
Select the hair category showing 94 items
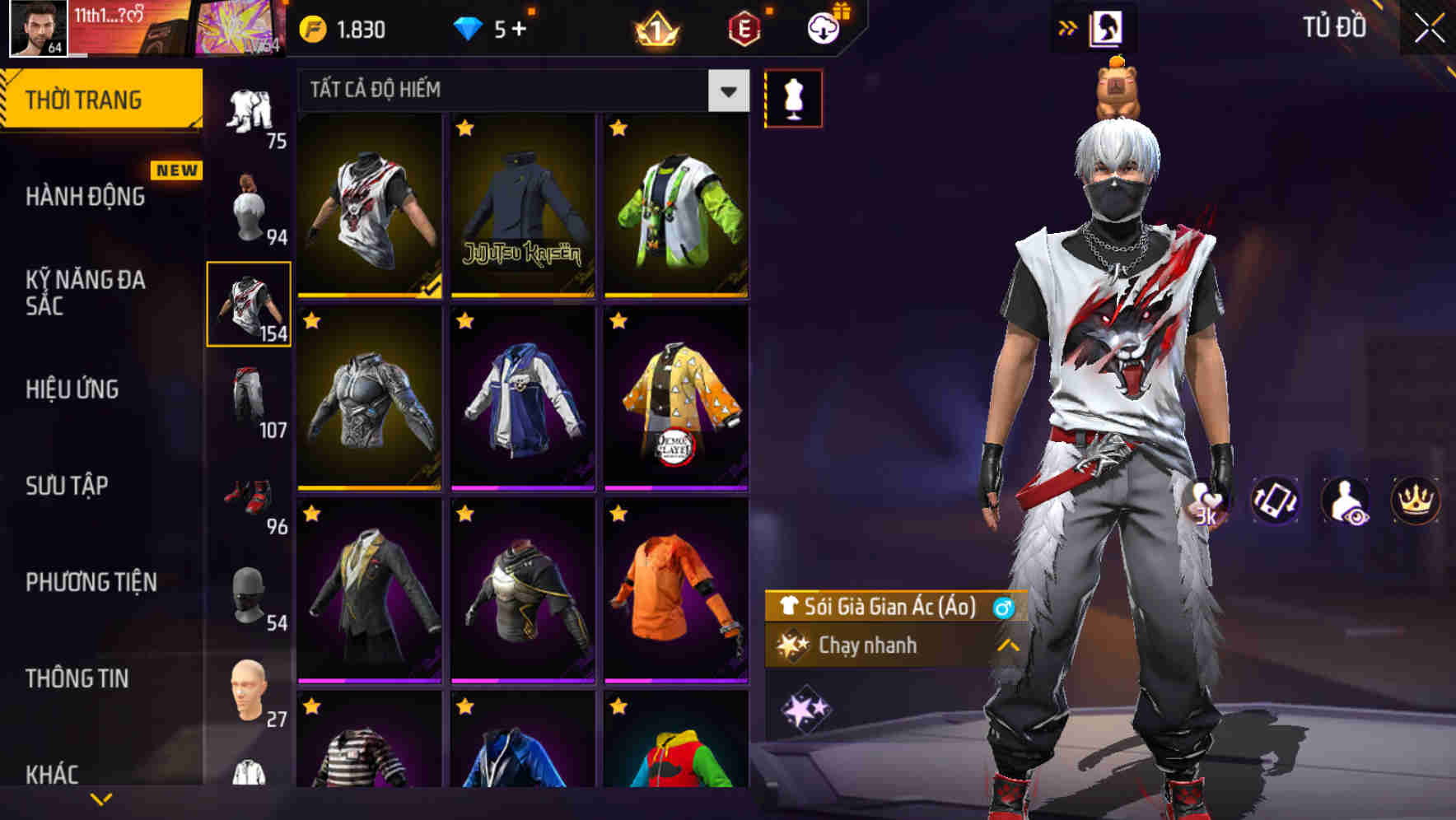coord(250,206)
